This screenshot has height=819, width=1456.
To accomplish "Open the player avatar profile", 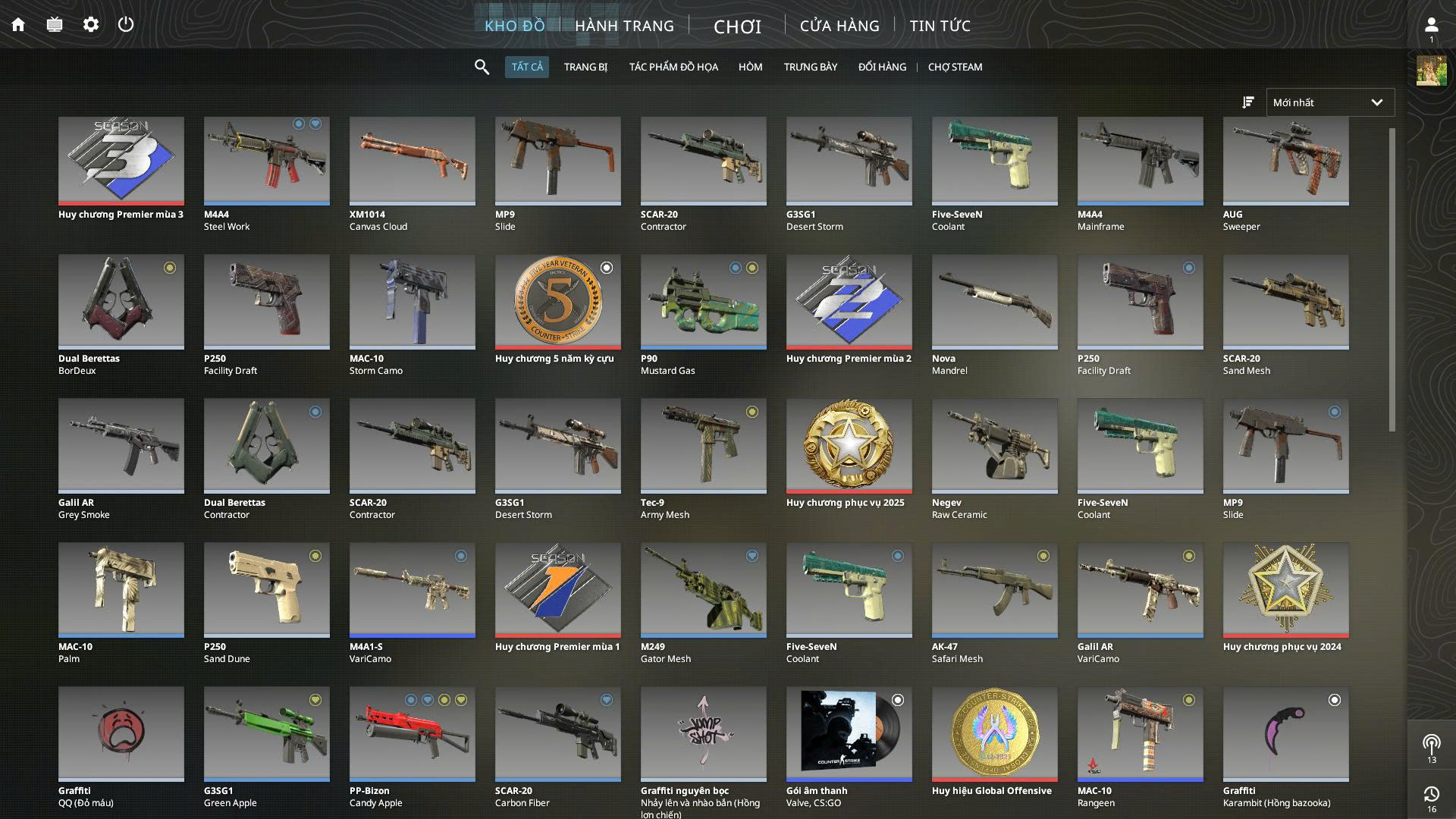I will (x=1431, y=71).
